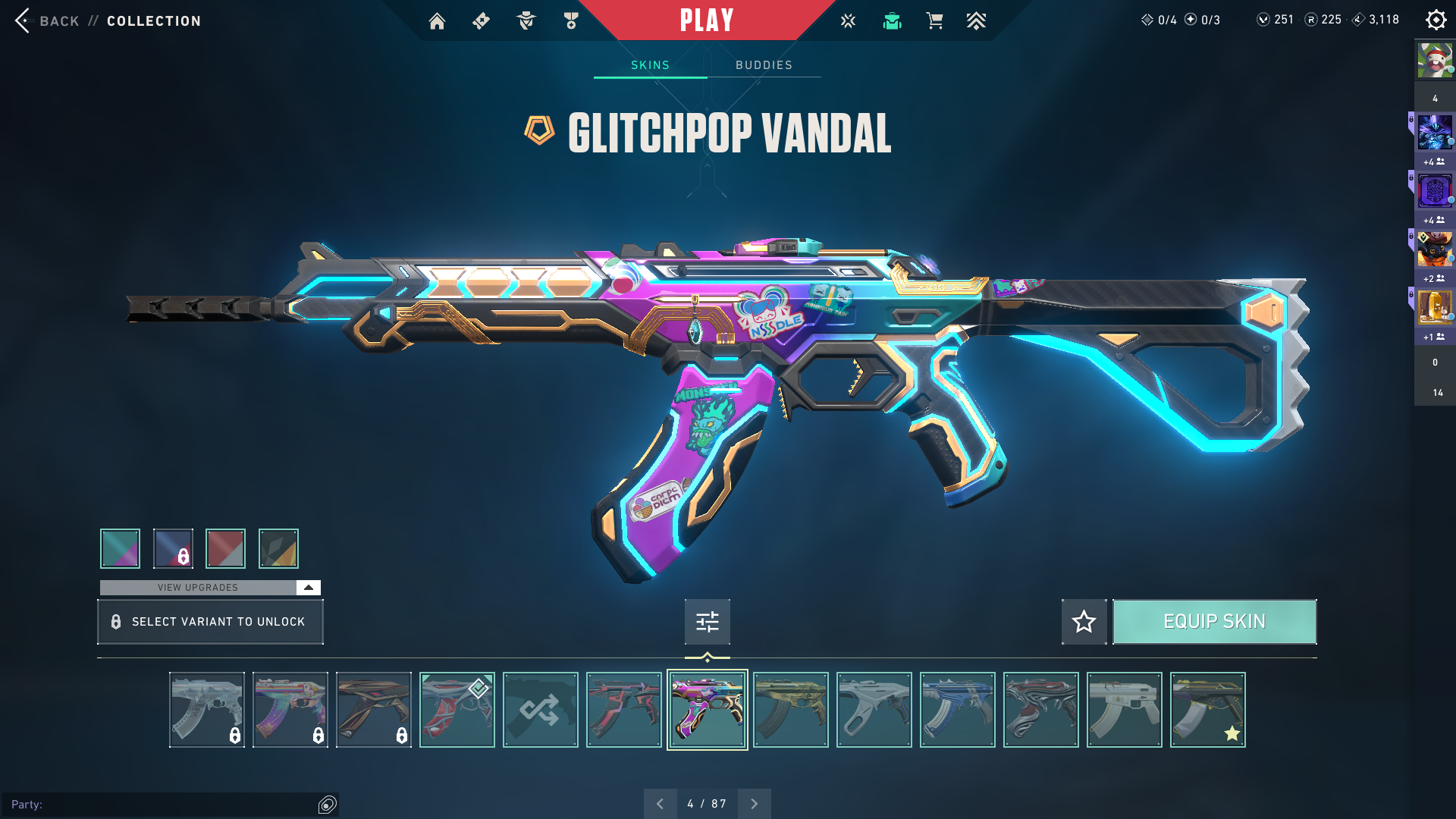Equip the Glitchpop Vandal skin

click(x=1214, y=622)
